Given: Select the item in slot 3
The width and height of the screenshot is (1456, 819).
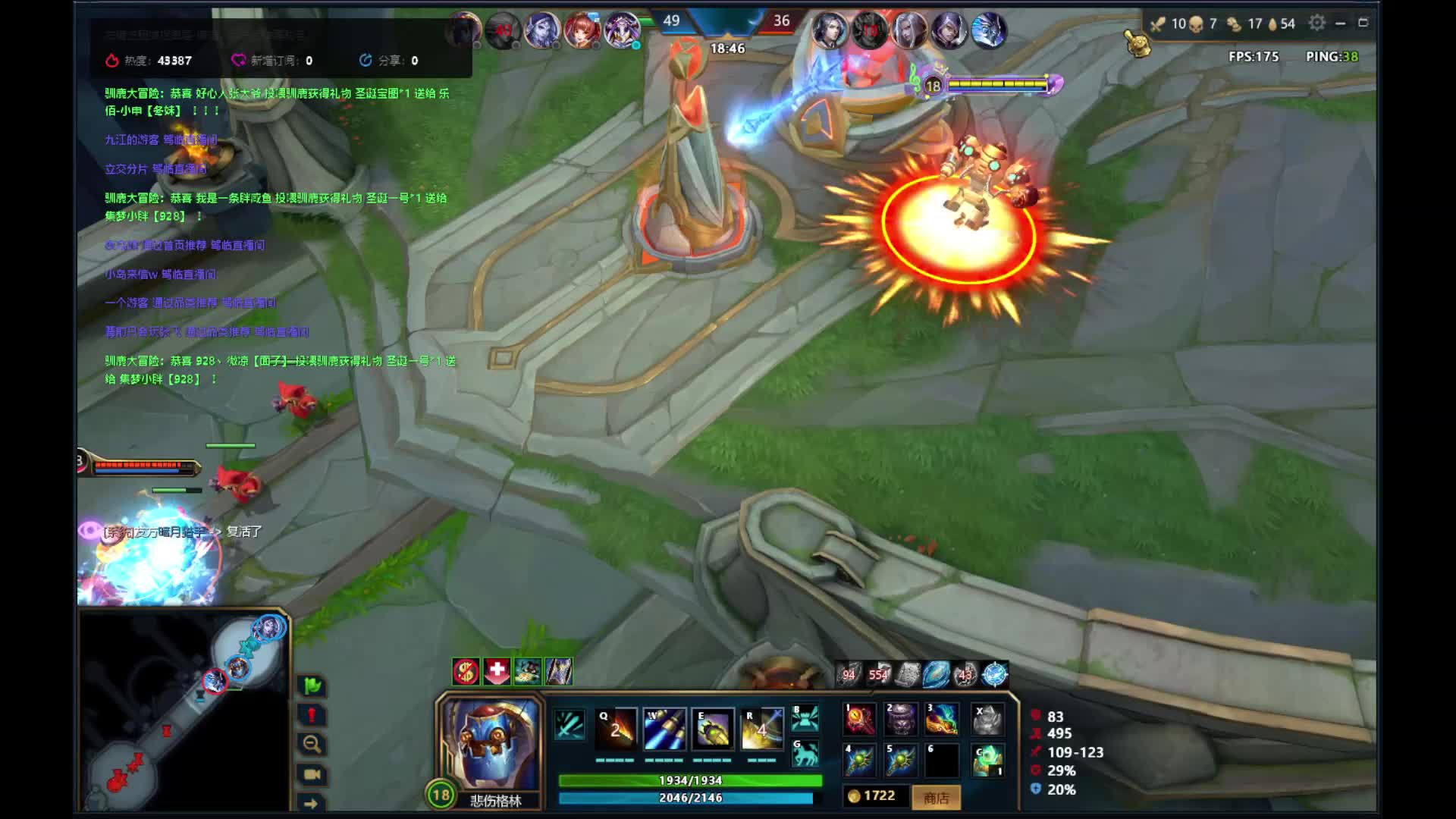Looking at the screenshot, I should 942,719.
